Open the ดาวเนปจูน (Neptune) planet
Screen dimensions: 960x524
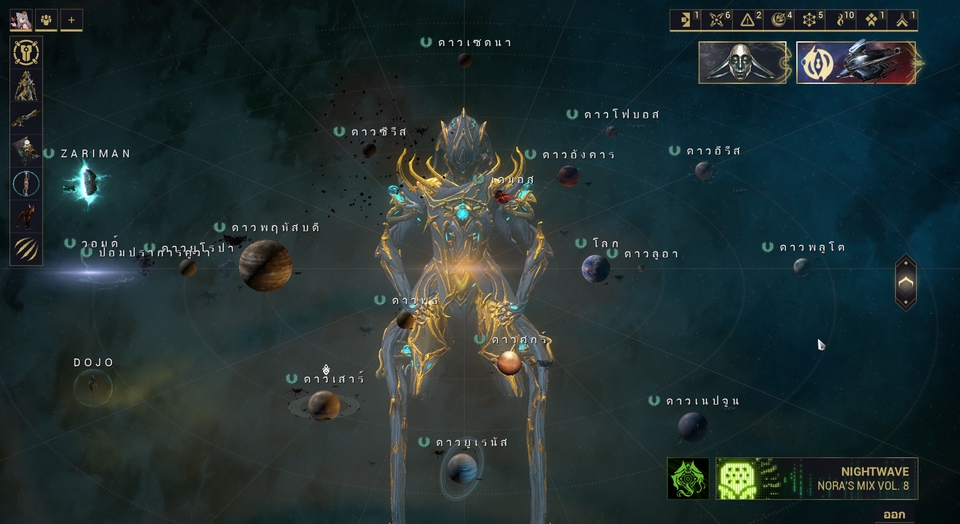coord(692,426)
